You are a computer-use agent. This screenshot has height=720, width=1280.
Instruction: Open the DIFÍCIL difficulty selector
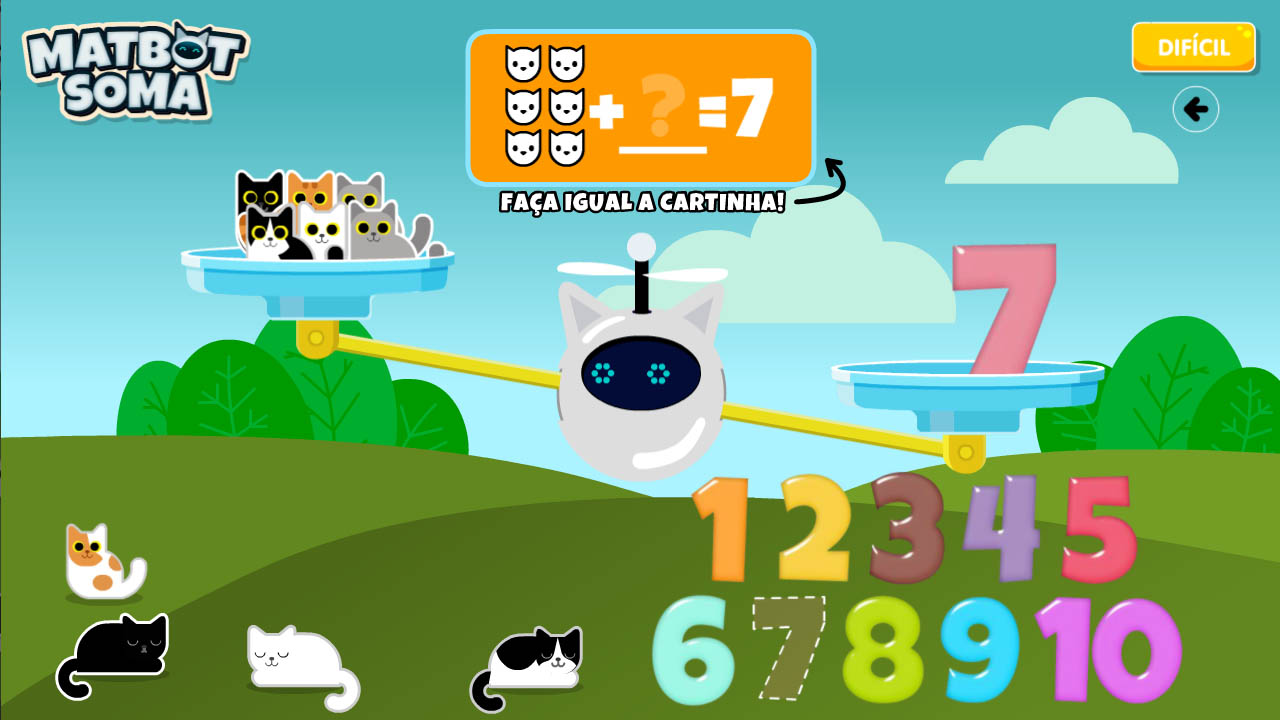click(1193, 46)
